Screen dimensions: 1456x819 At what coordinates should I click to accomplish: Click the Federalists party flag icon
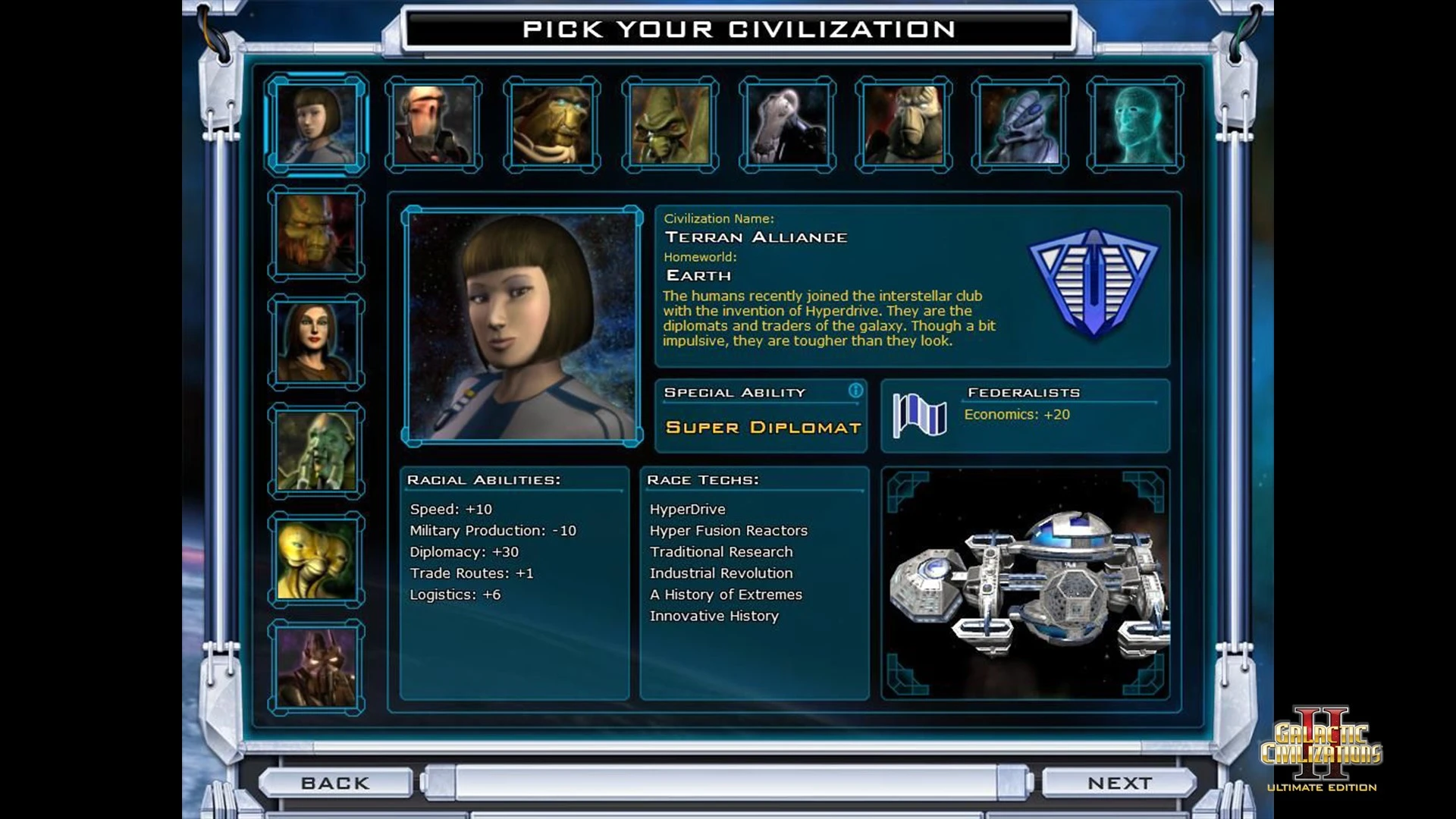click(919, 416)
